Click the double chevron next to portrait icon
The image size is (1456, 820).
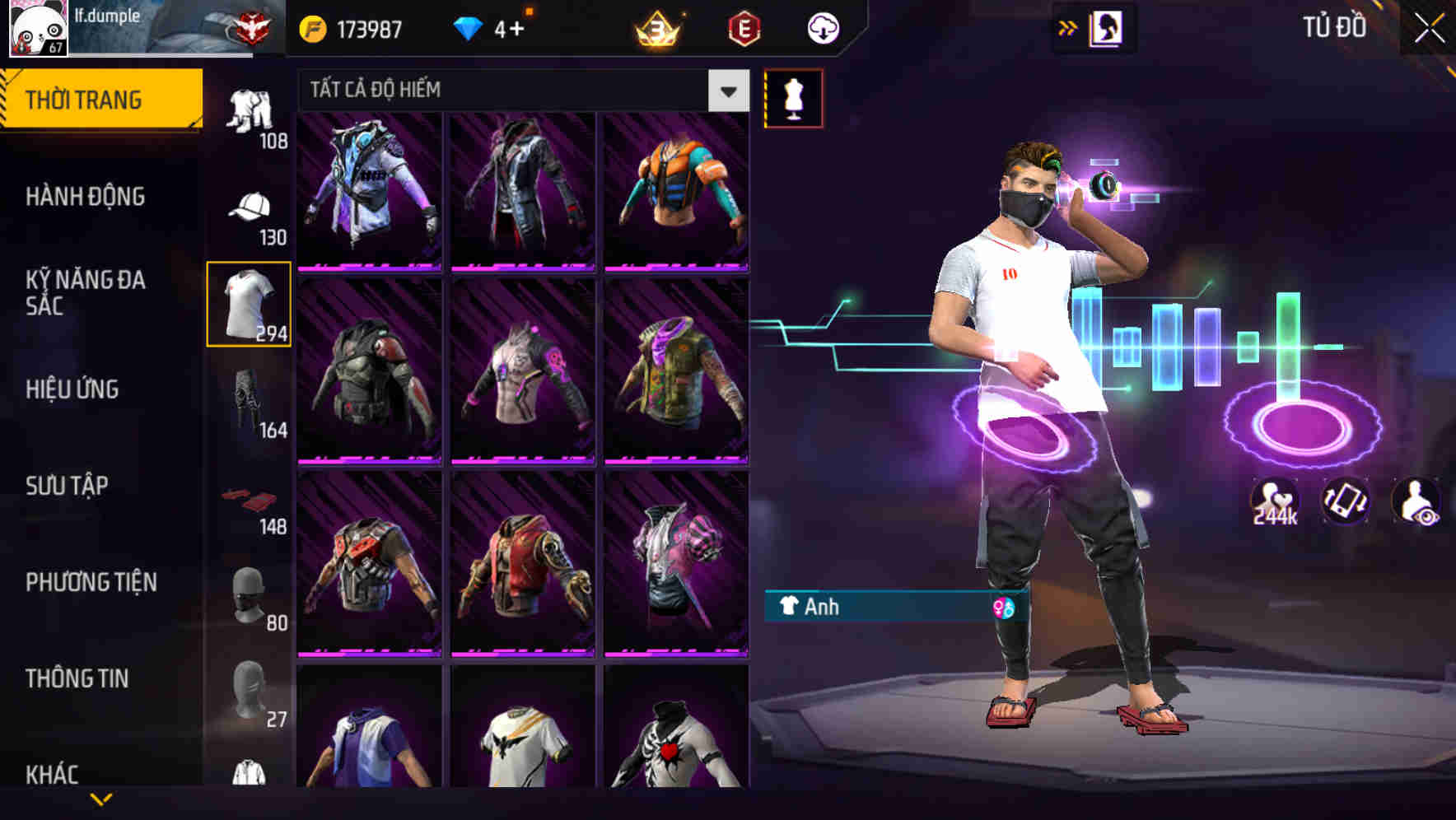[1068, 27]
